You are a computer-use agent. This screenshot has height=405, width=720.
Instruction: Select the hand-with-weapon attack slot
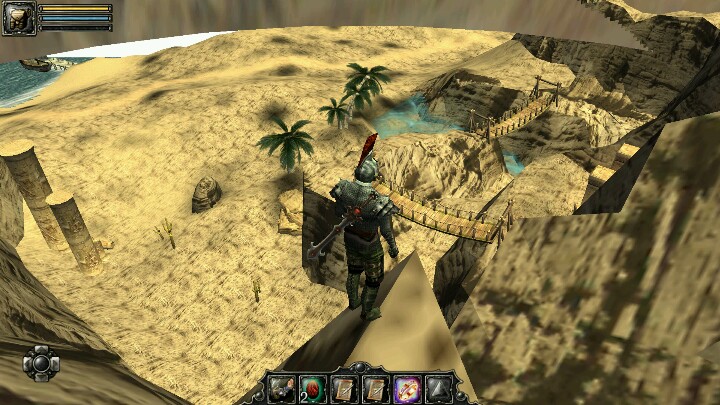[281, 389]
